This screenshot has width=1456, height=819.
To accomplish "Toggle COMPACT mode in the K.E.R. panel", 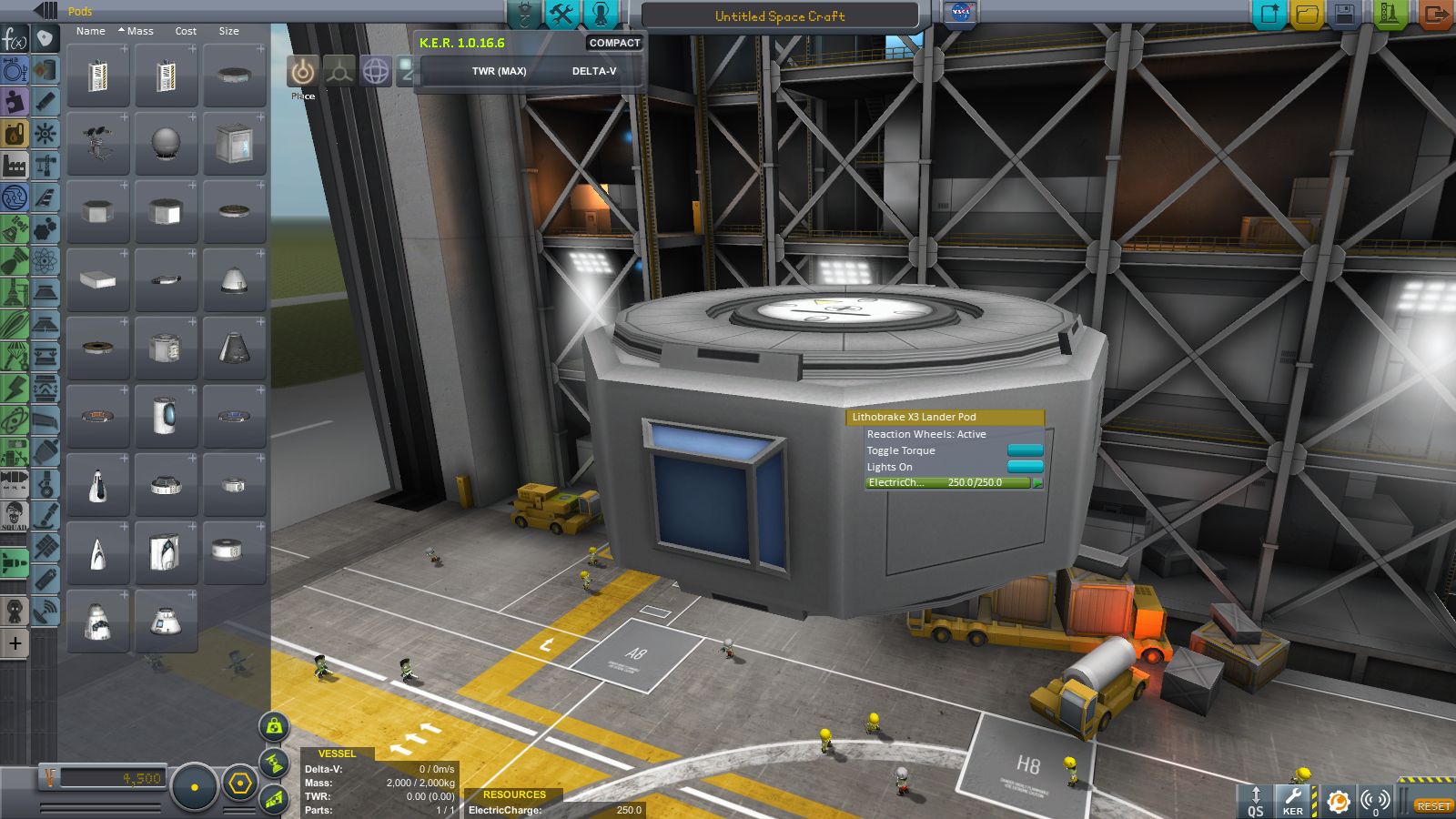I will tap(614, 43).
